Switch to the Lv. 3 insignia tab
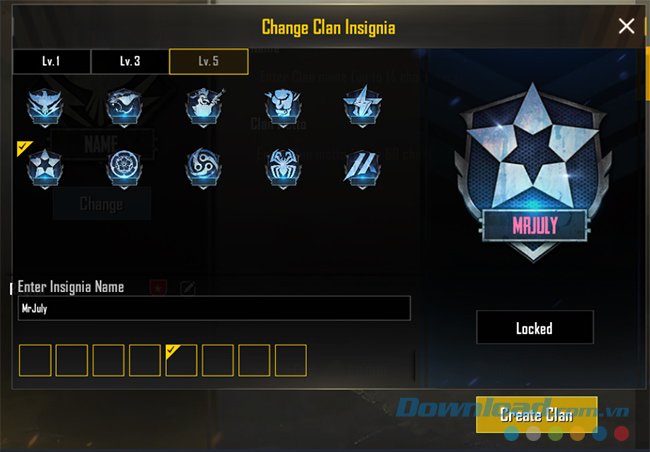Screen dimensions: 650x452 [x=130, y=61]
